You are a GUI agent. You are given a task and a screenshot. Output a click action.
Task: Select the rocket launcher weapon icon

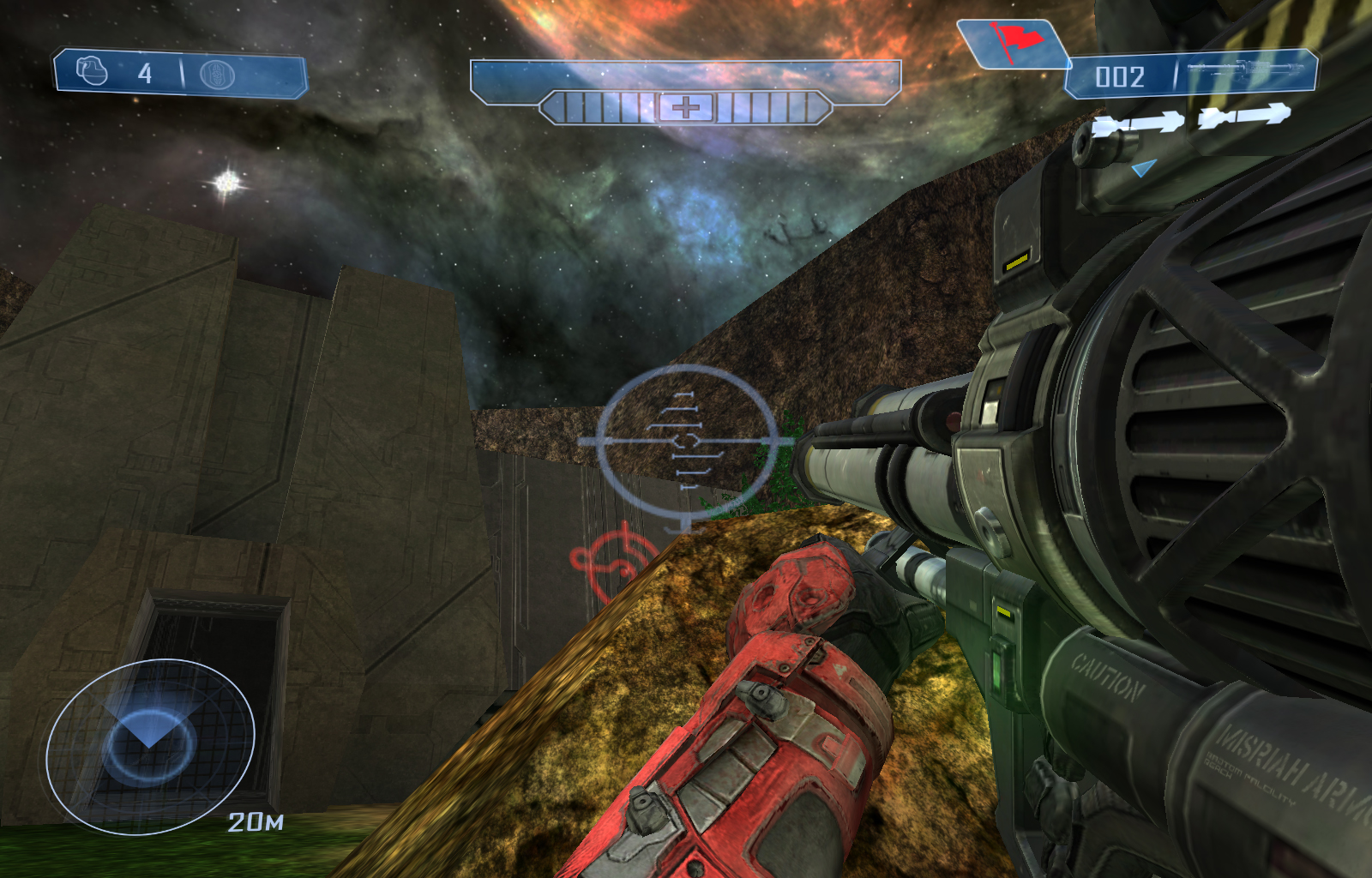[x=1249, y=70]
